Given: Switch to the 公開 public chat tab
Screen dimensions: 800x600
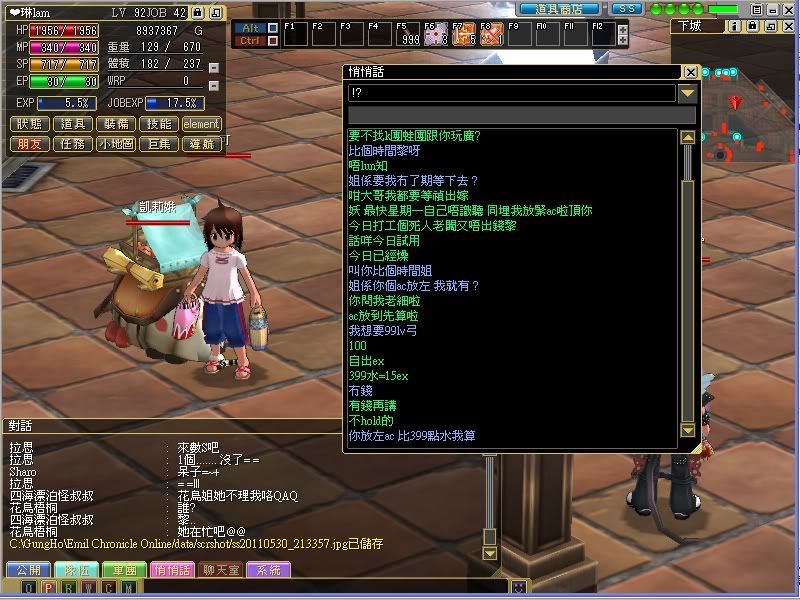Looking at the screenshot, I should pyautogui.click(x=27, y=570).
